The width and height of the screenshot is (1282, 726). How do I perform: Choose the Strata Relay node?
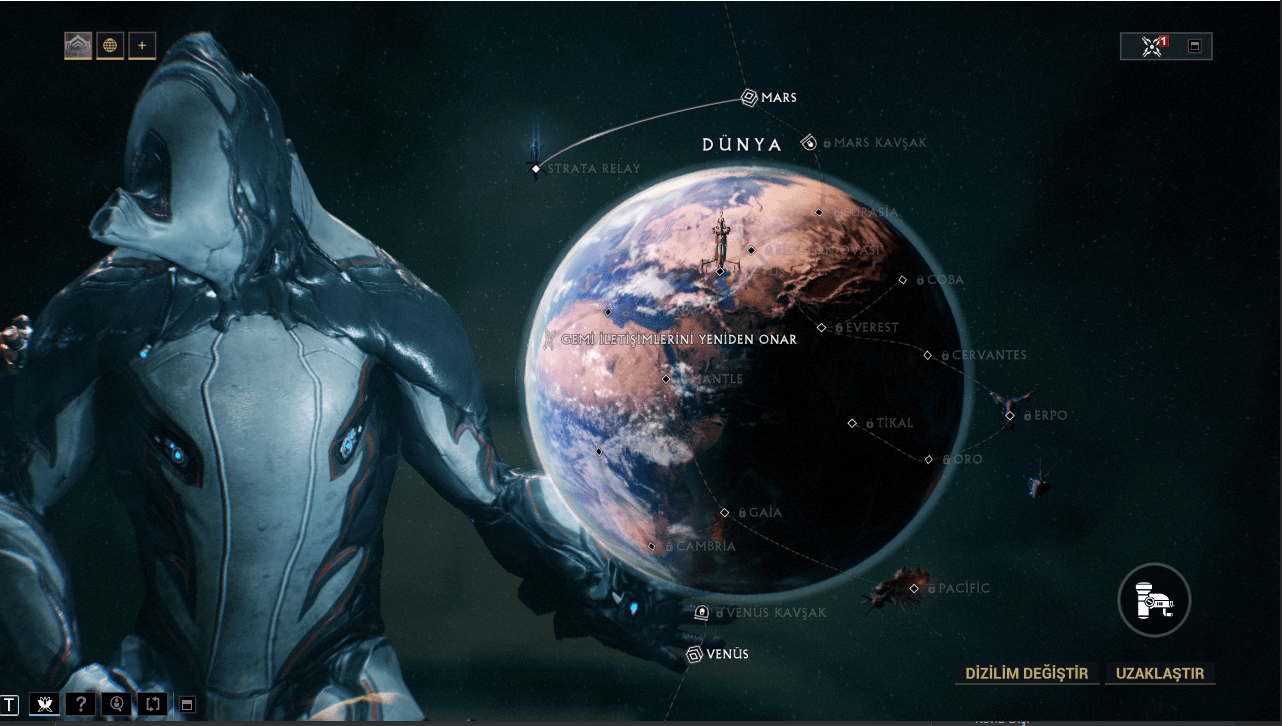coord(536,168)
